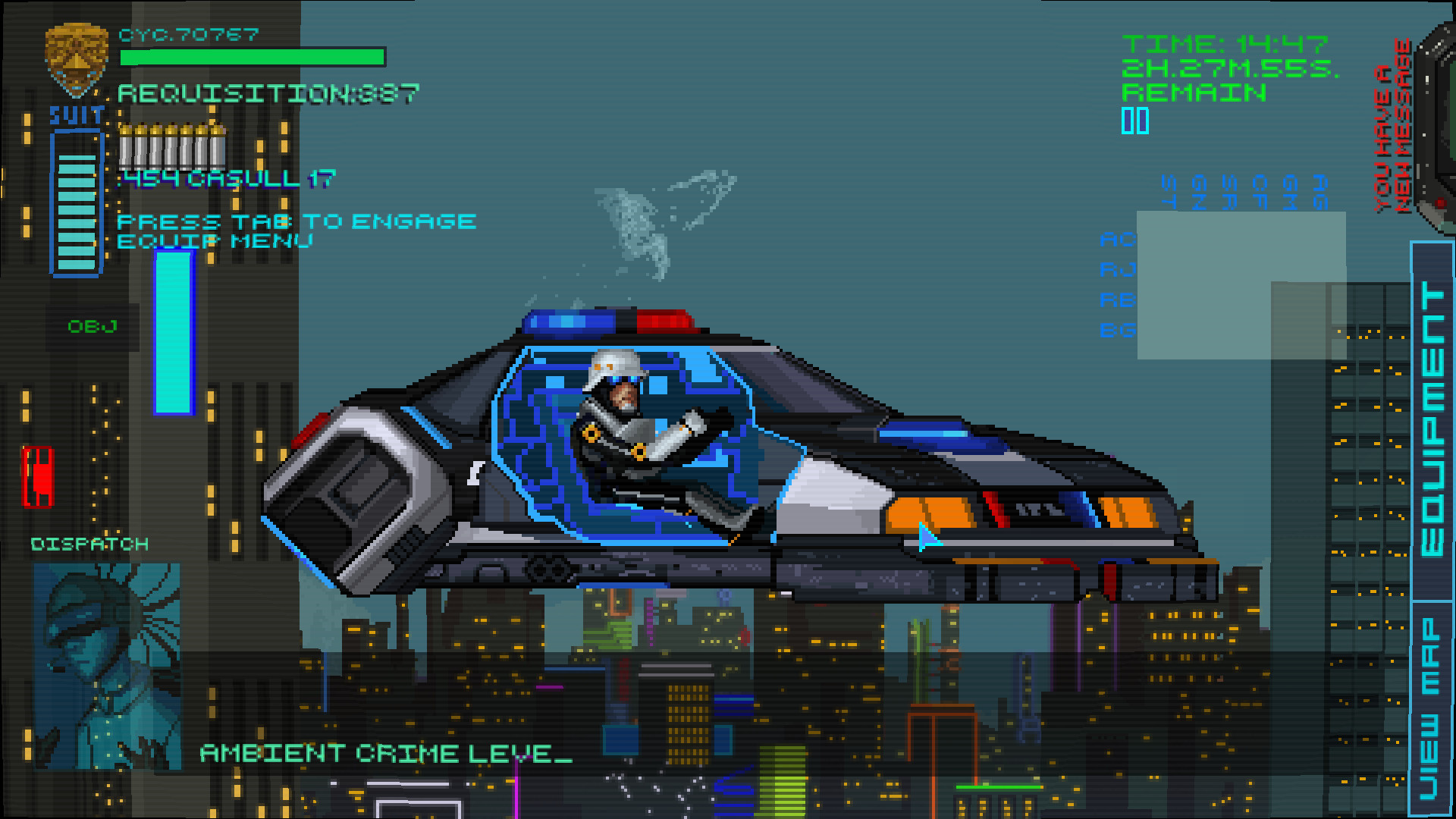
Task: Switch to the EQUIPMENT tab
Action: [1429, 417]
